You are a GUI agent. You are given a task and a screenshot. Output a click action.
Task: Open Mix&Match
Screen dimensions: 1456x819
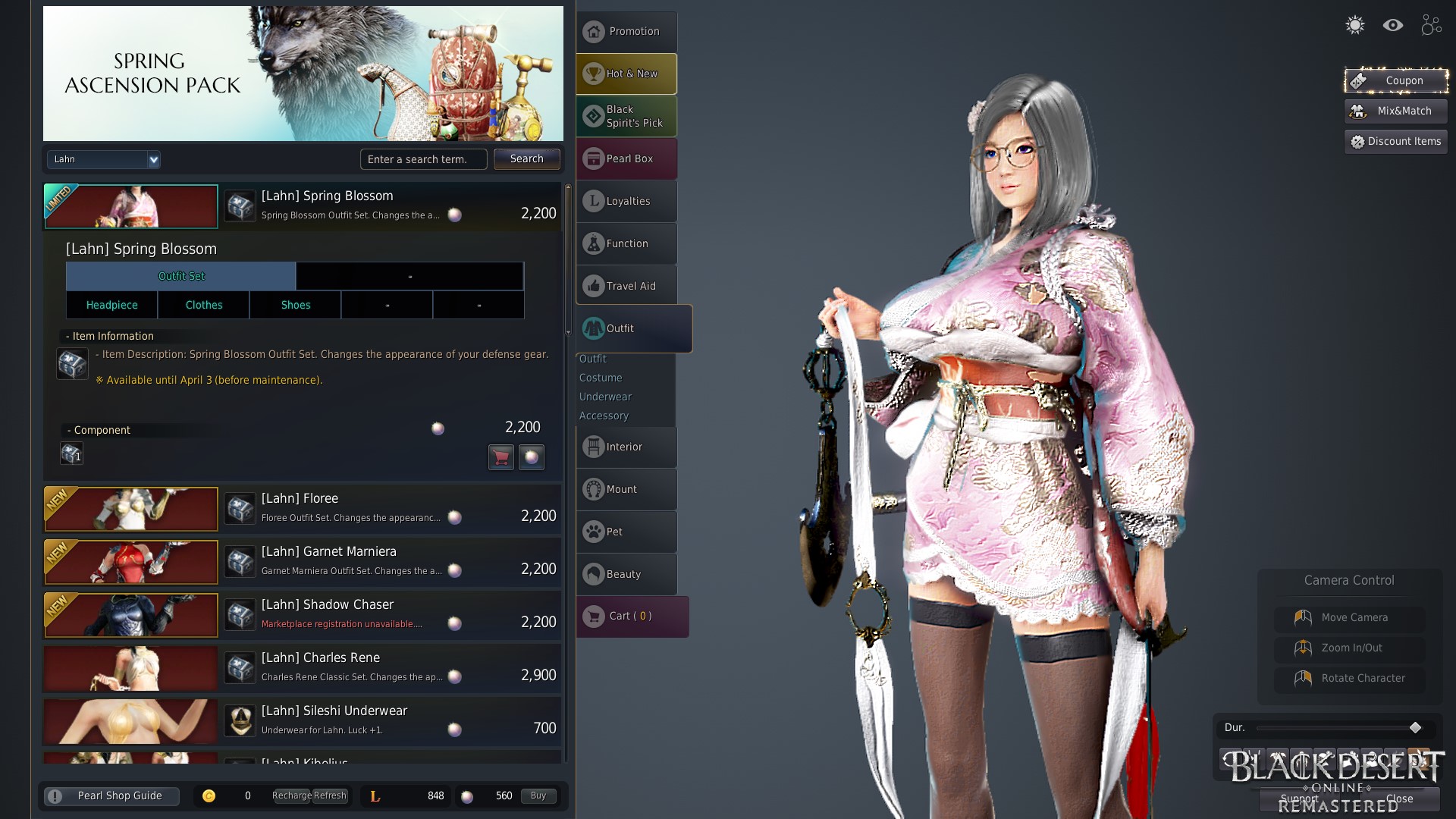coord(1395,111)
